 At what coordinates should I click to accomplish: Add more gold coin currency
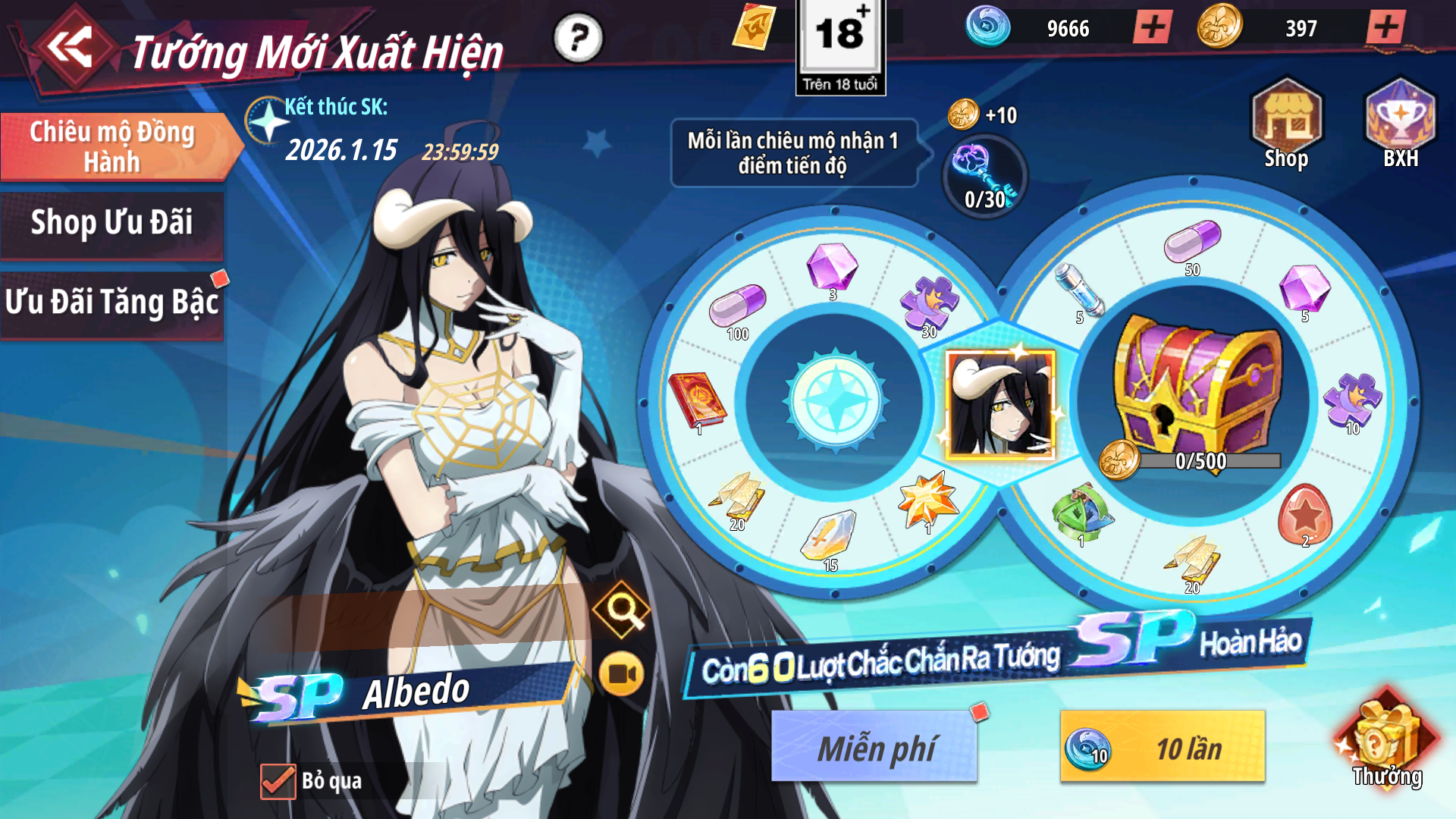point(1385,28)
